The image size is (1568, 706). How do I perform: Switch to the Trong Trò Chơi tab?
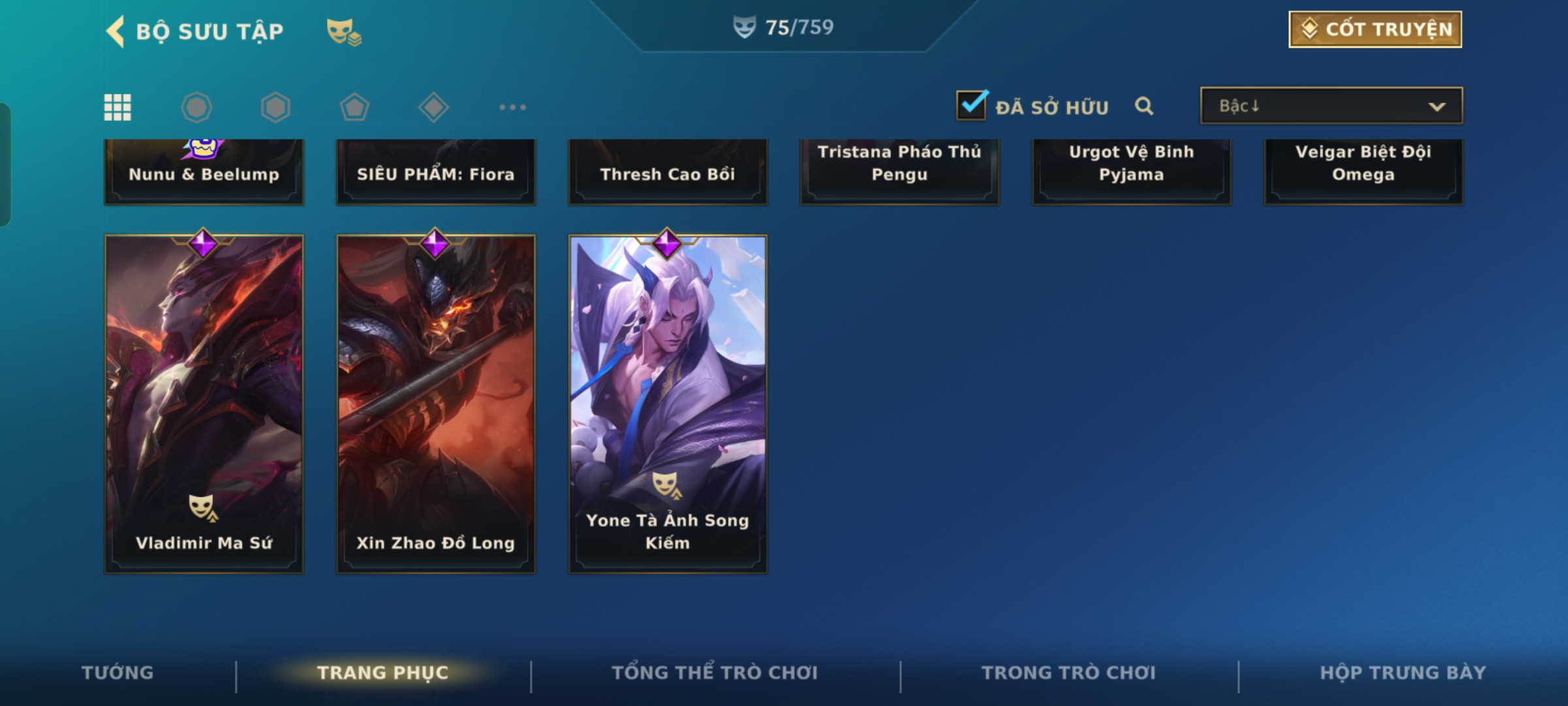click(1069, 673)
